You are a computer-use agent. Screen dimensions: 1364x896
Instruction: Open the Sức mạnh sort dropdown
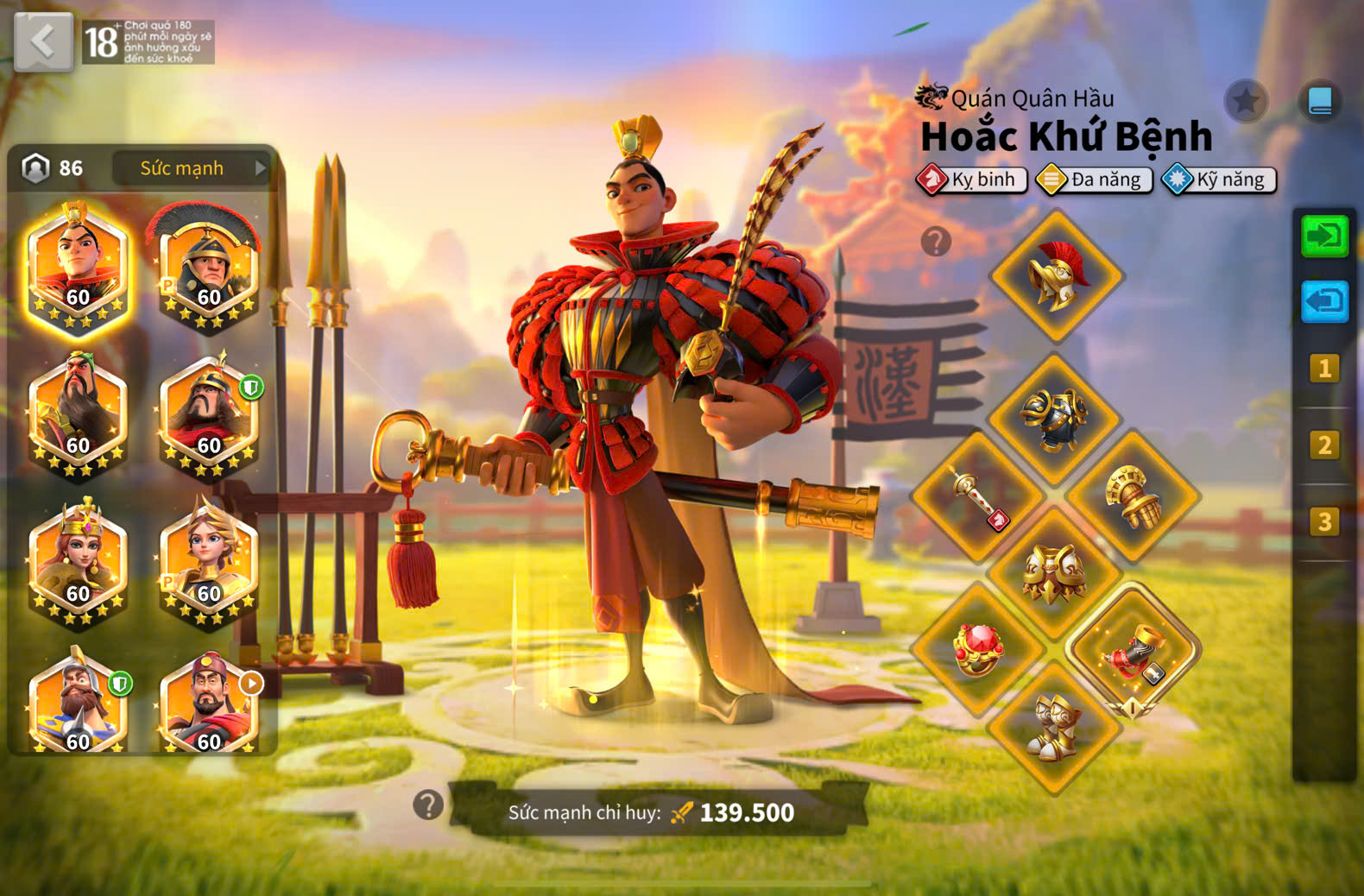(192, 168)
